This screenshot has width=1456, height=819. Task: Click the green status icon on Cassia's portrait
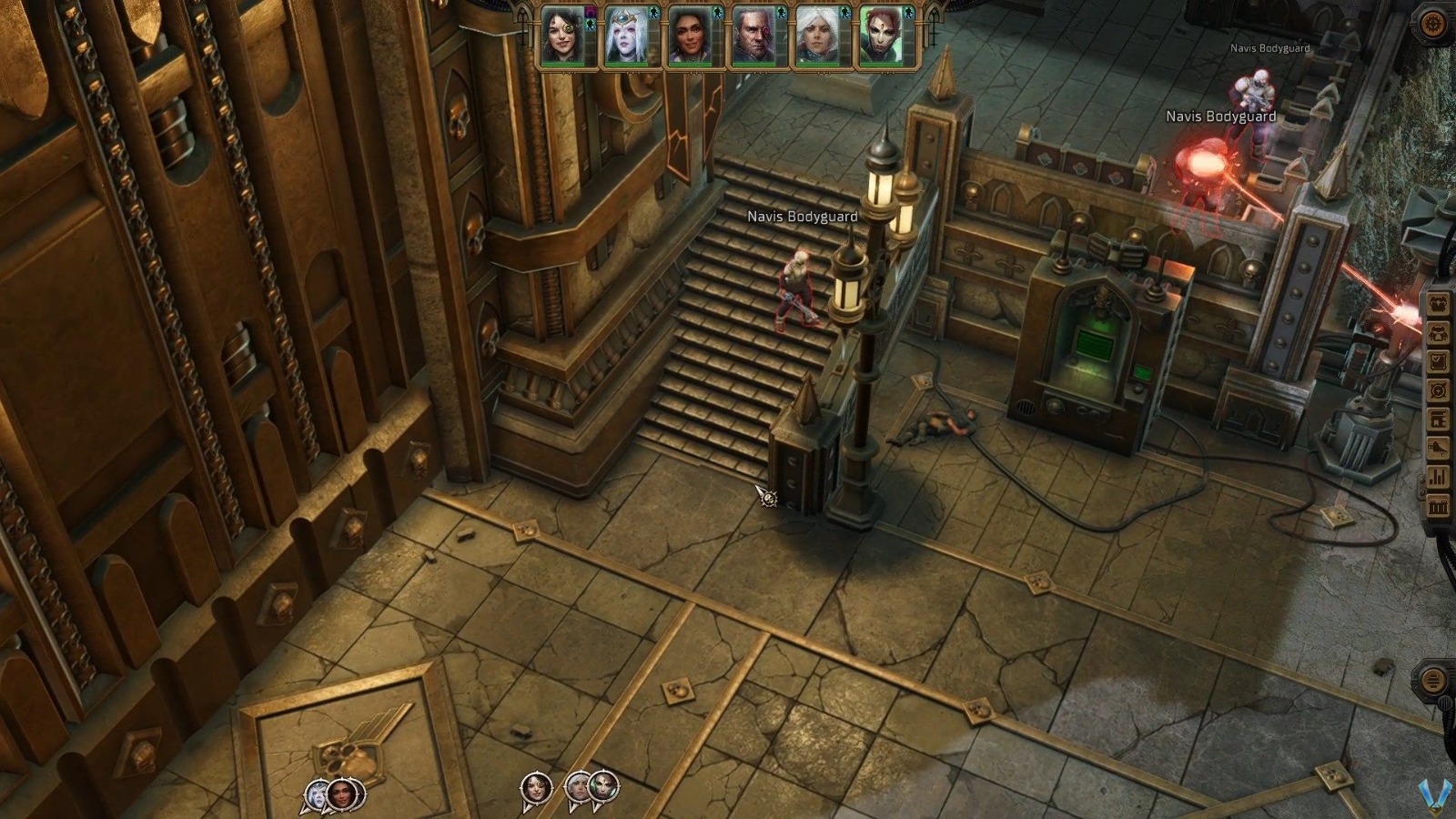[x=656, y=11]
